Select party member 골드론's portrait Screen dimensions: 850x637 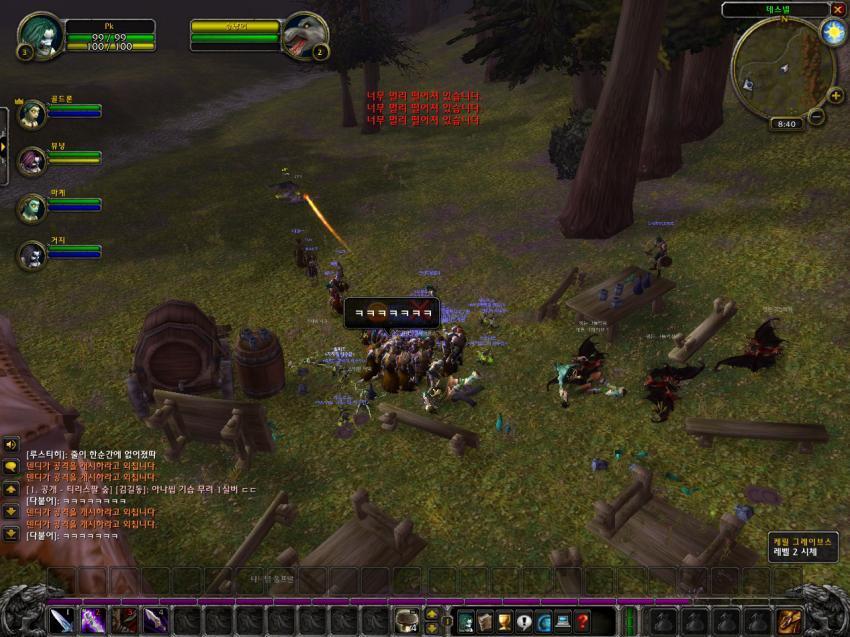pyautogui.click(x=31, y=111)
